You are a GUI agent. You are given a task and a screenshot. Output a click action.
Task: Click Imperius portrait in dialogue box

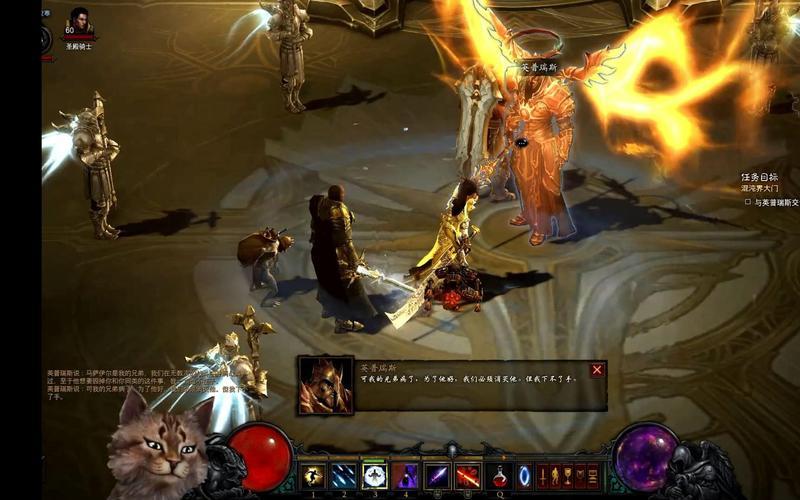[x=325, y=386]
